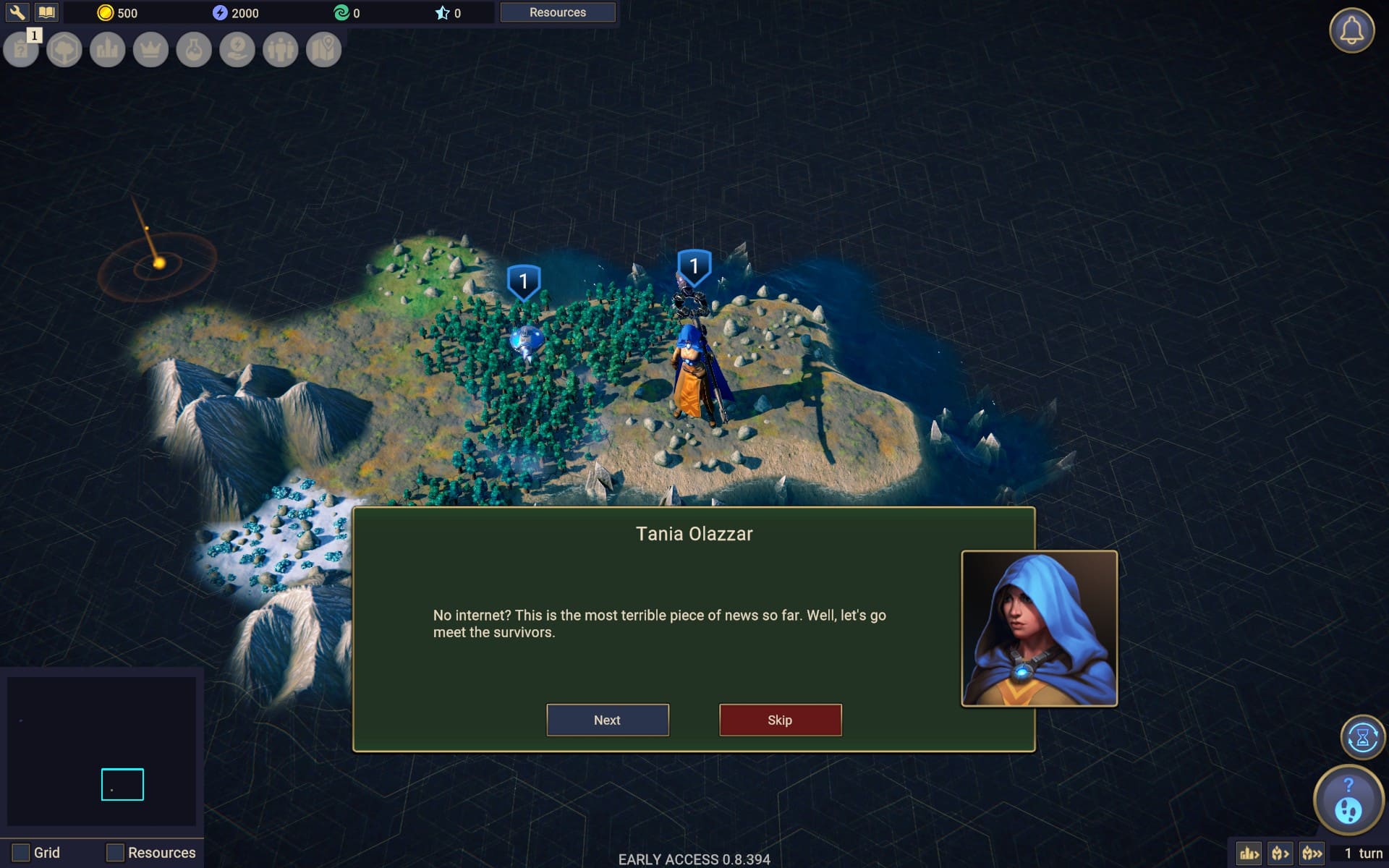The height and width of the screenshot is (868, 1389).
Task: Open settings via the wrench icon
Action: tap(17, 12)
